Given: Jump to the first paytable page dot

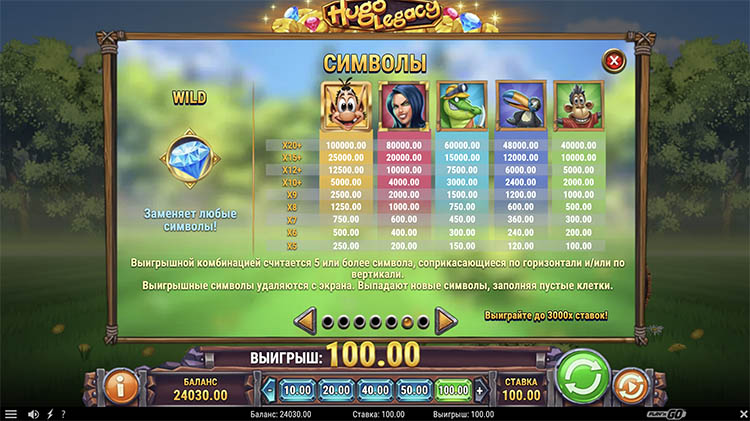Looking at the screenshot, I should click(328, 322).
